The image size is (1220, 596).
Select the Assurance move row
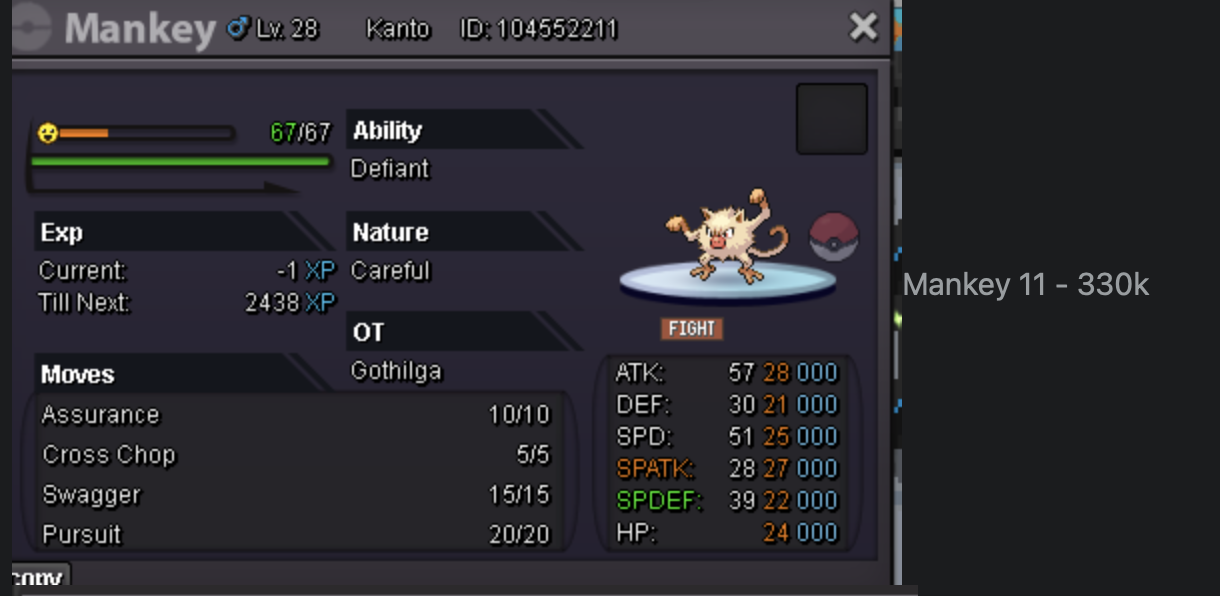coord(295,415)
